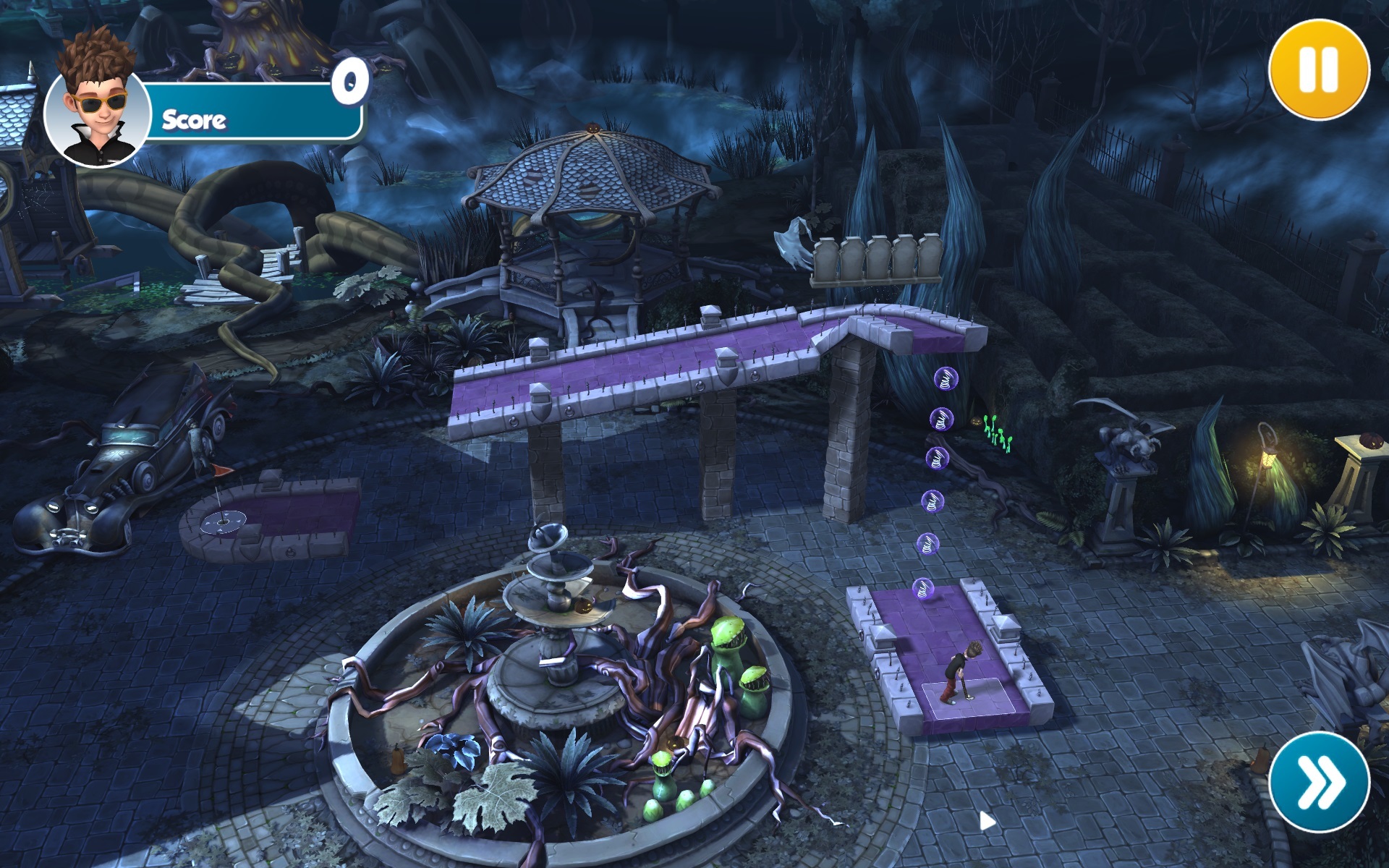Pause the game with the orange button
1389x868 pixels.
(1319, 70)
